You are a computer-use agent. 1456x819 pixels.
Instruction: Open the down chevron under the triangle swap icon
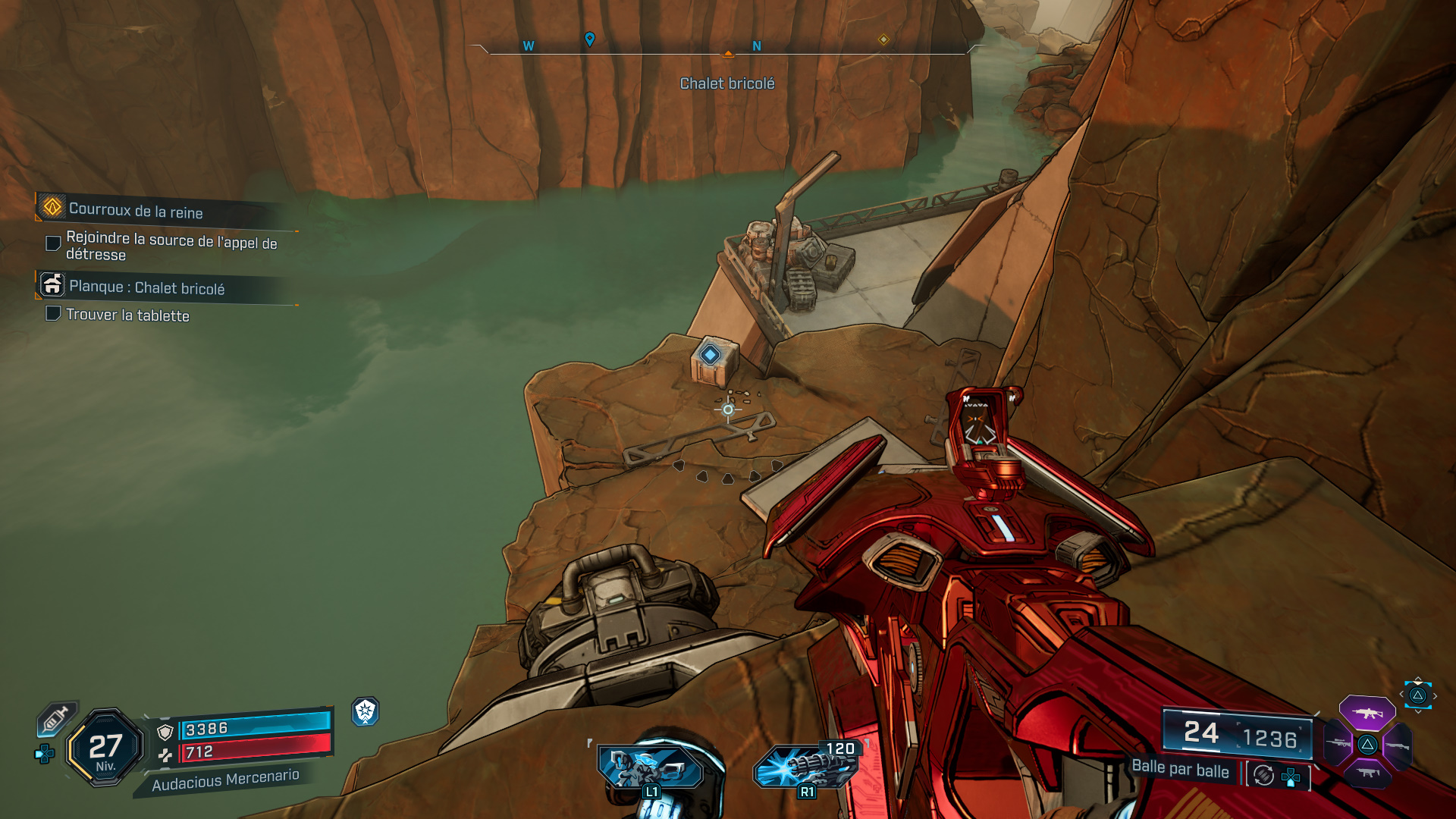(x=1418, y=711)
